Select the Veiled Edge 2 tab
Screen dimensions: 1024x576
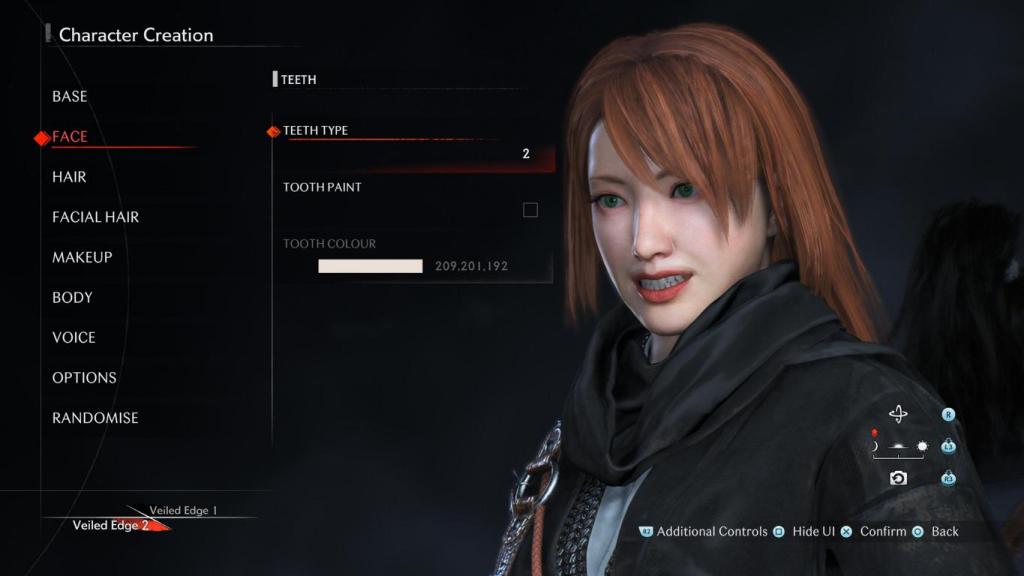coord(110,525)
